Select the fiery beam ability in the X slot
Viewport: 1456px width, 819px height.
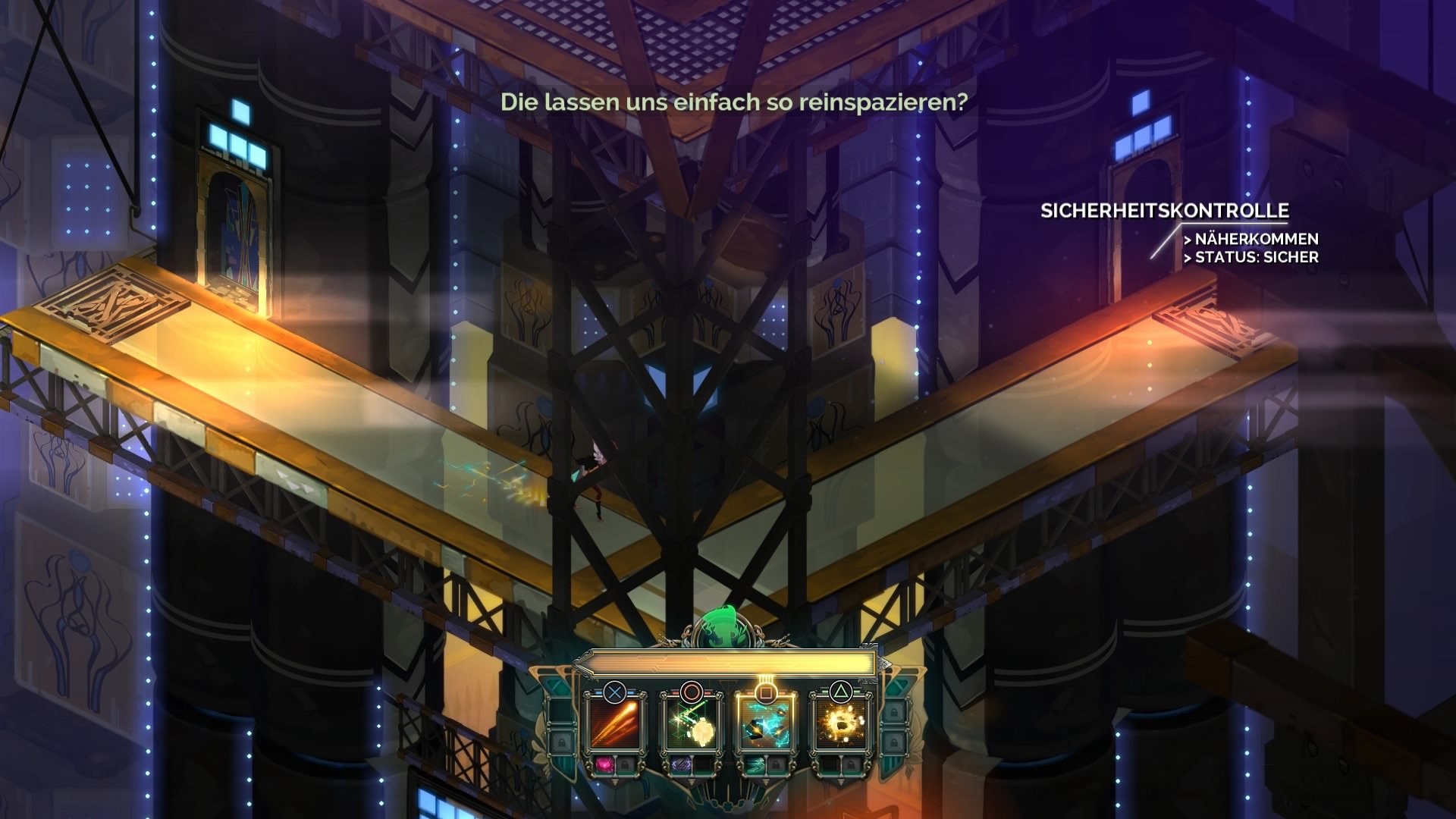(615, 724)
